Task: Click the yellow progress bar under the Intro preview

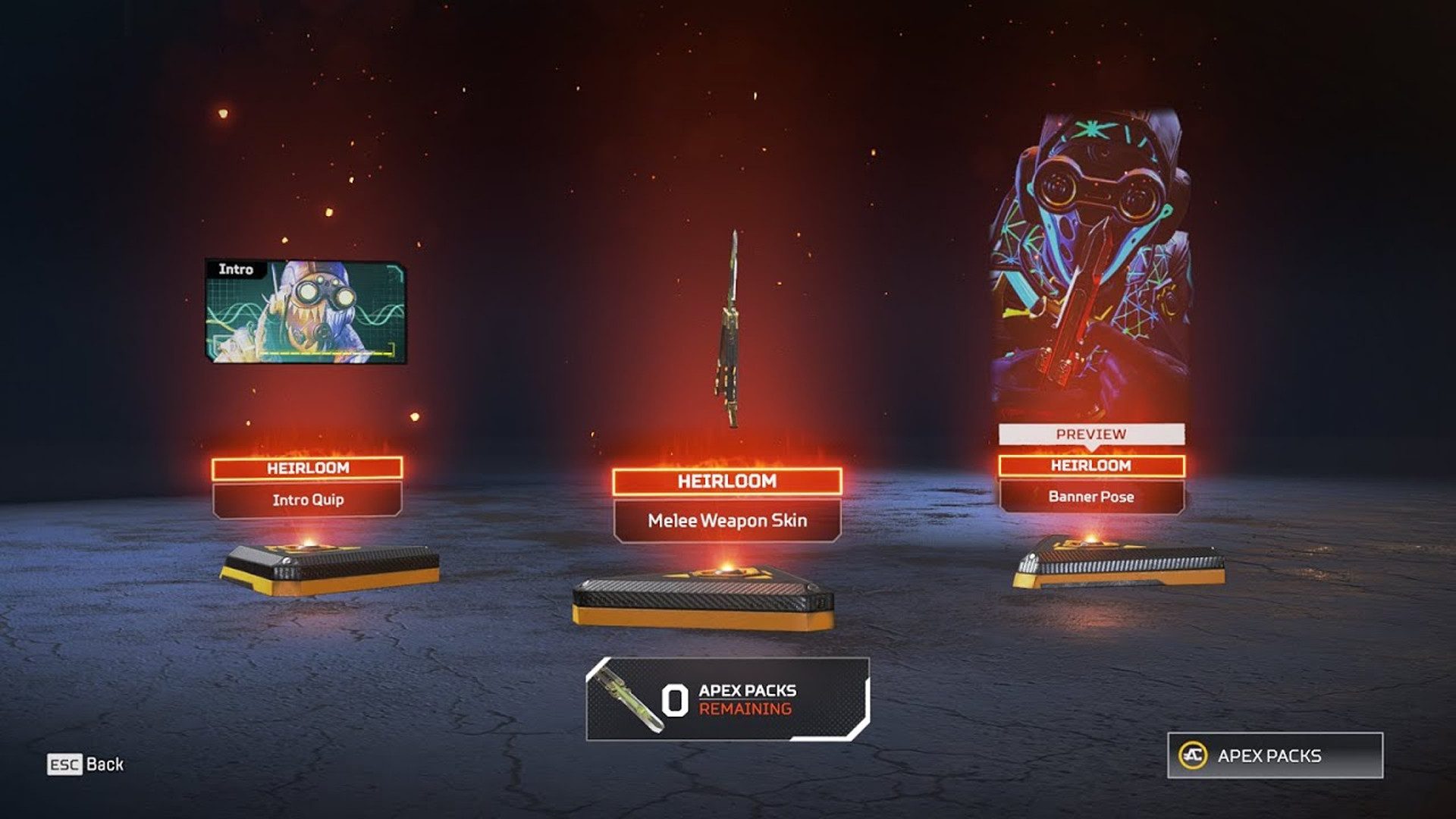Action: point(326,353)
